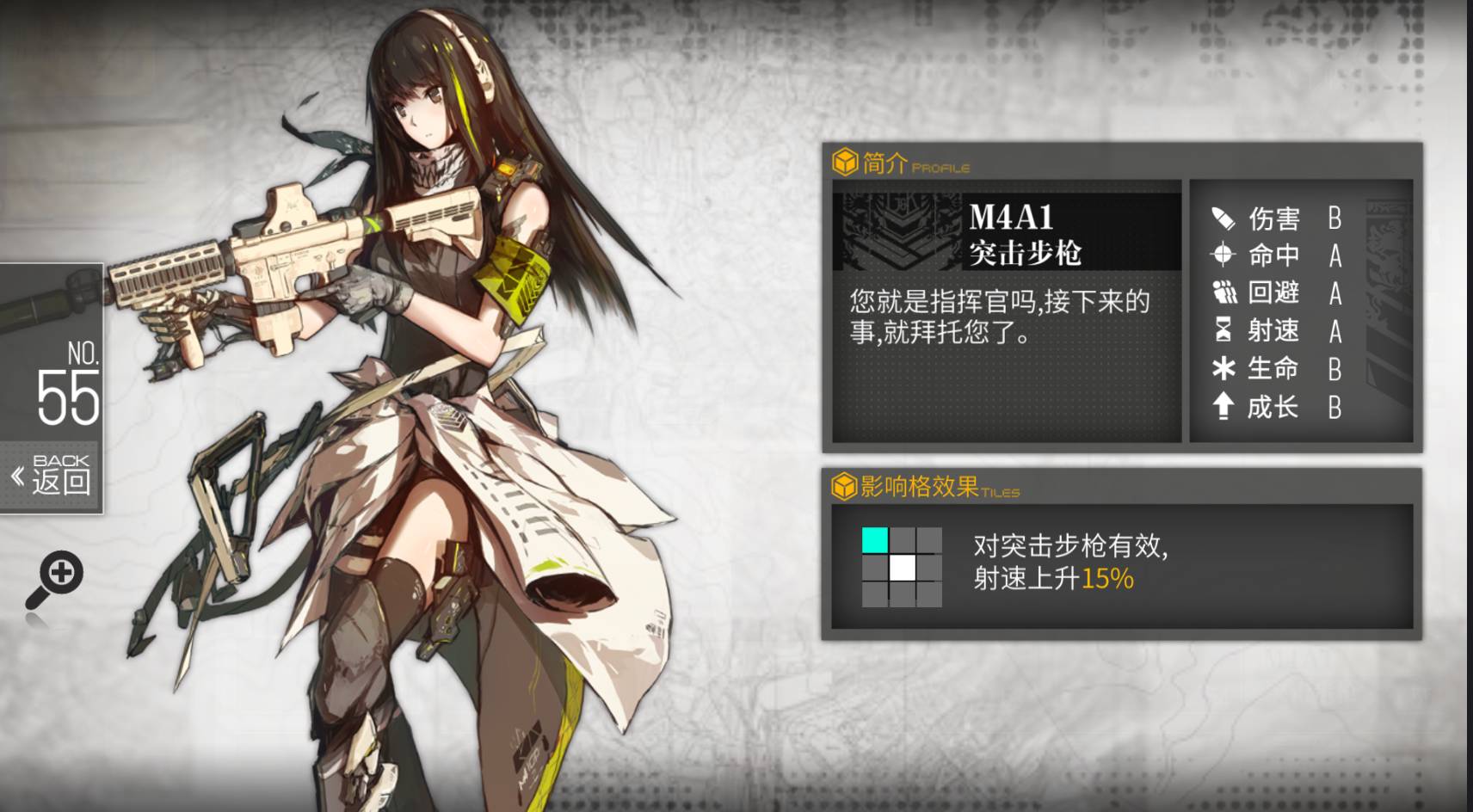Click the crosshair 命中 accuracy icon

tap(1223, 255)
